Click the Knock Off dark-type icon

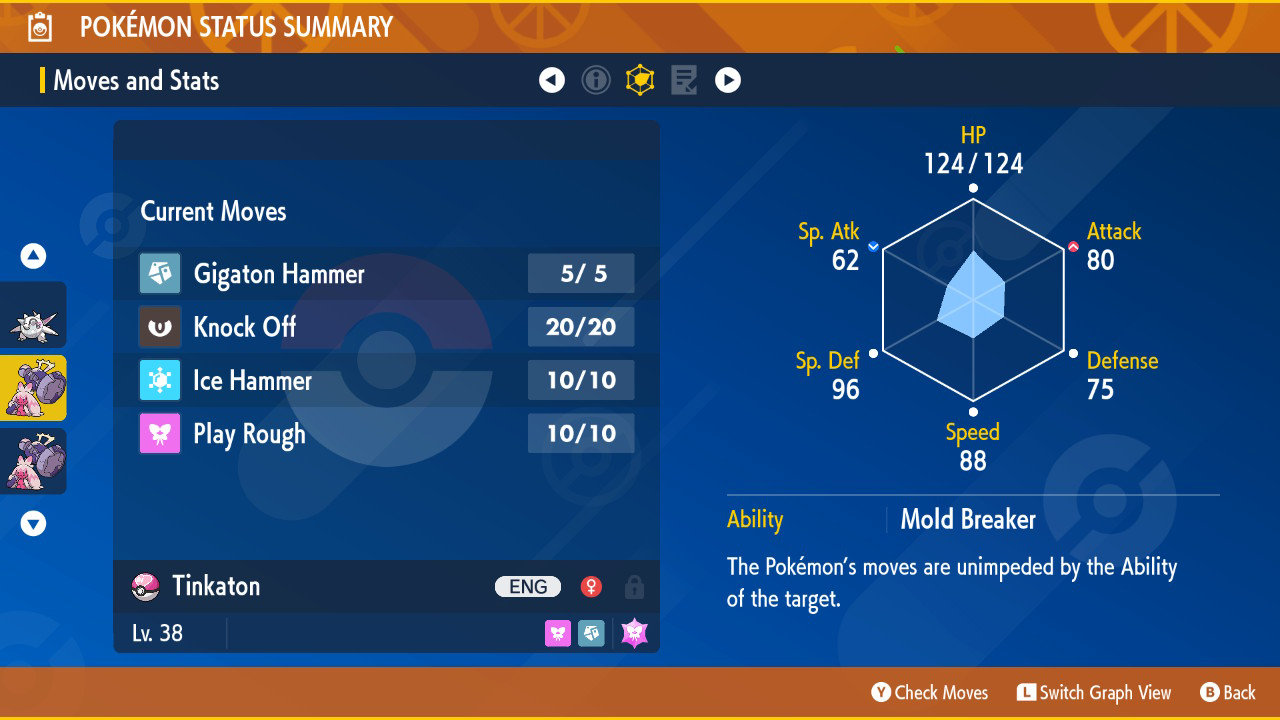click(x=160, y=327)
